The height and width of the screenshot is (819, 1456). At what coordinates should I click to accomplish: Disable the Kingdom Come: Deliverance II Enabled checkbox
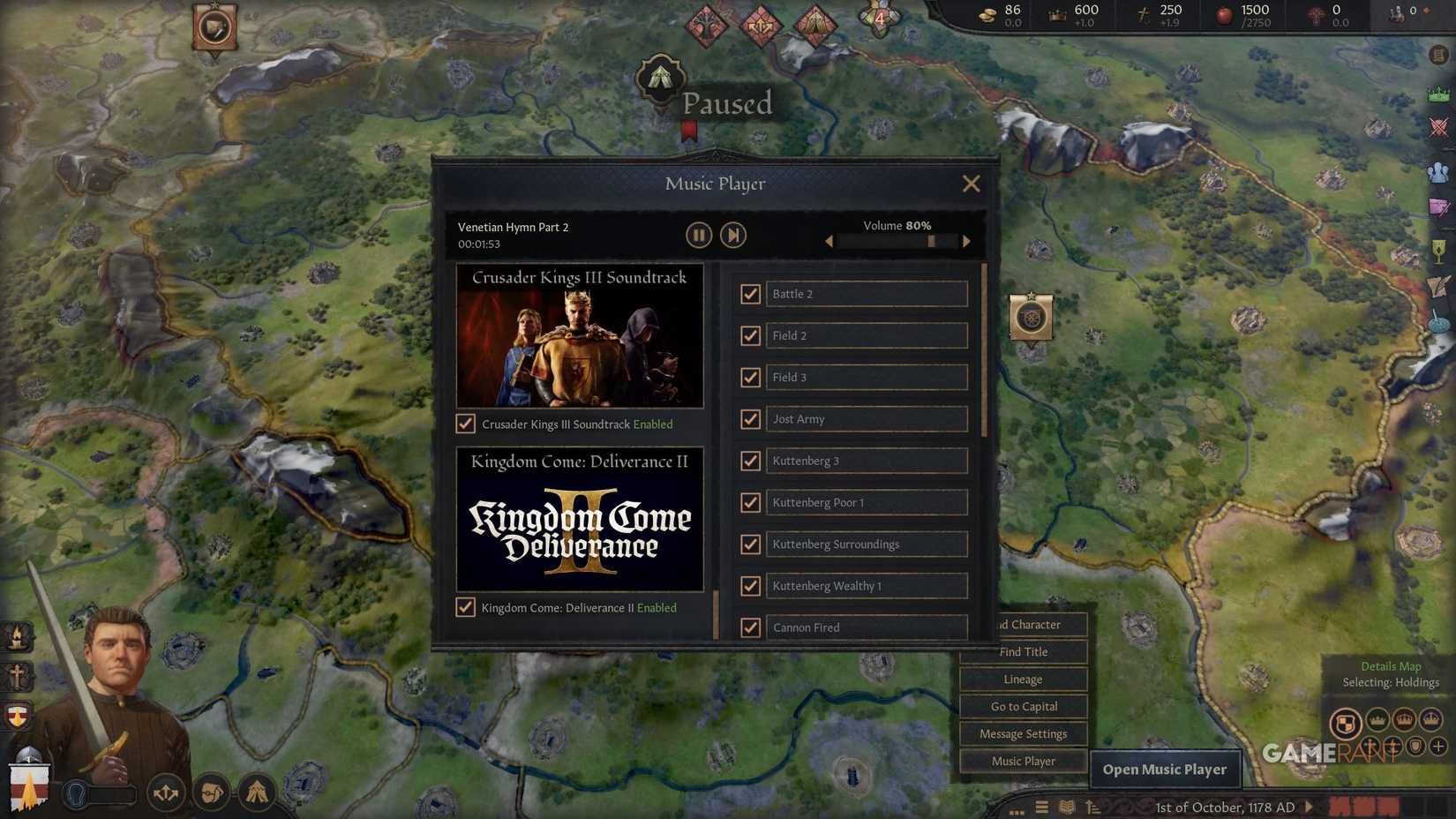(x=466, y=607)
